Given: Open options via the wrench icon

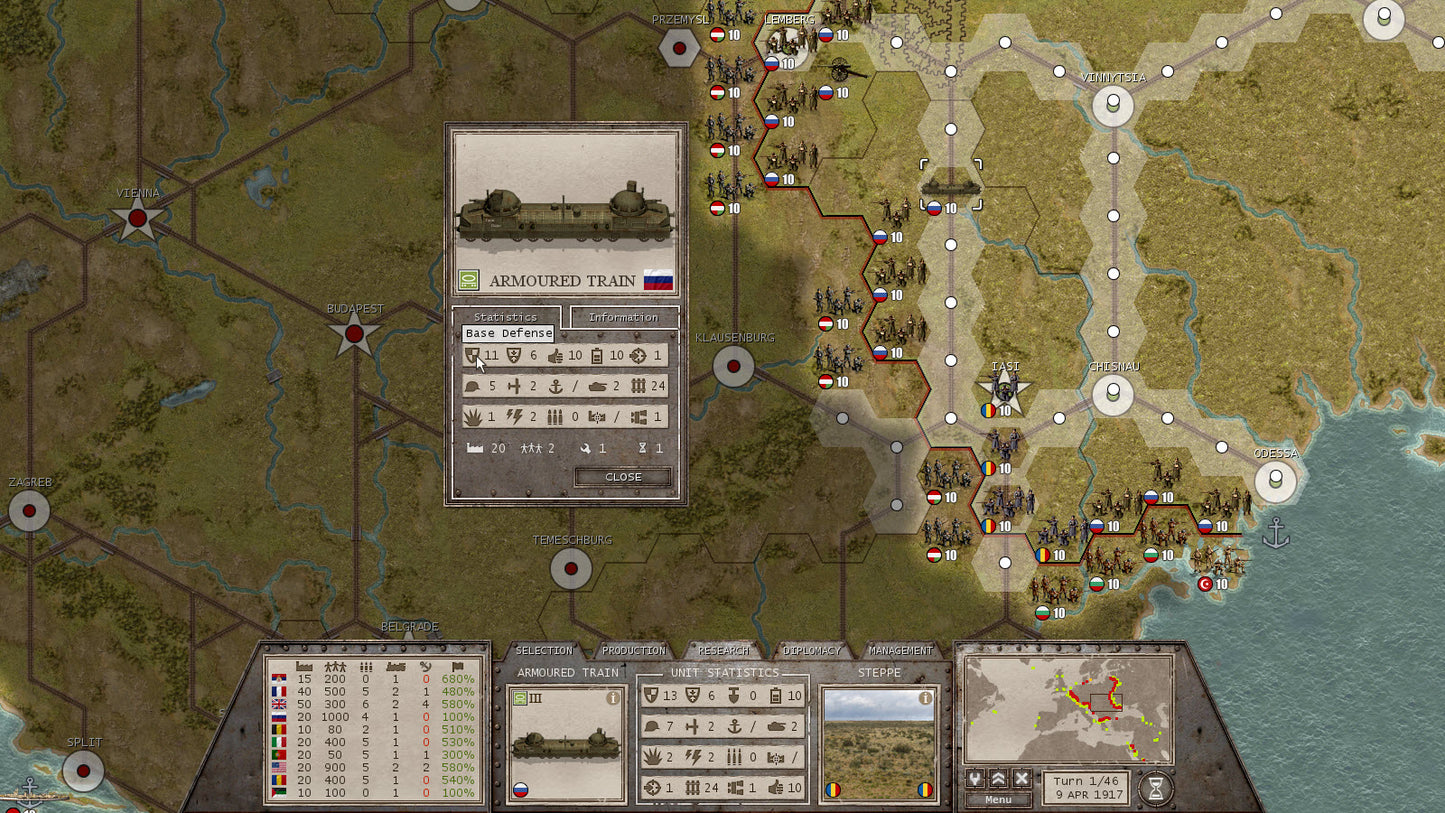Looking at the screenshot, I should 975,779.
